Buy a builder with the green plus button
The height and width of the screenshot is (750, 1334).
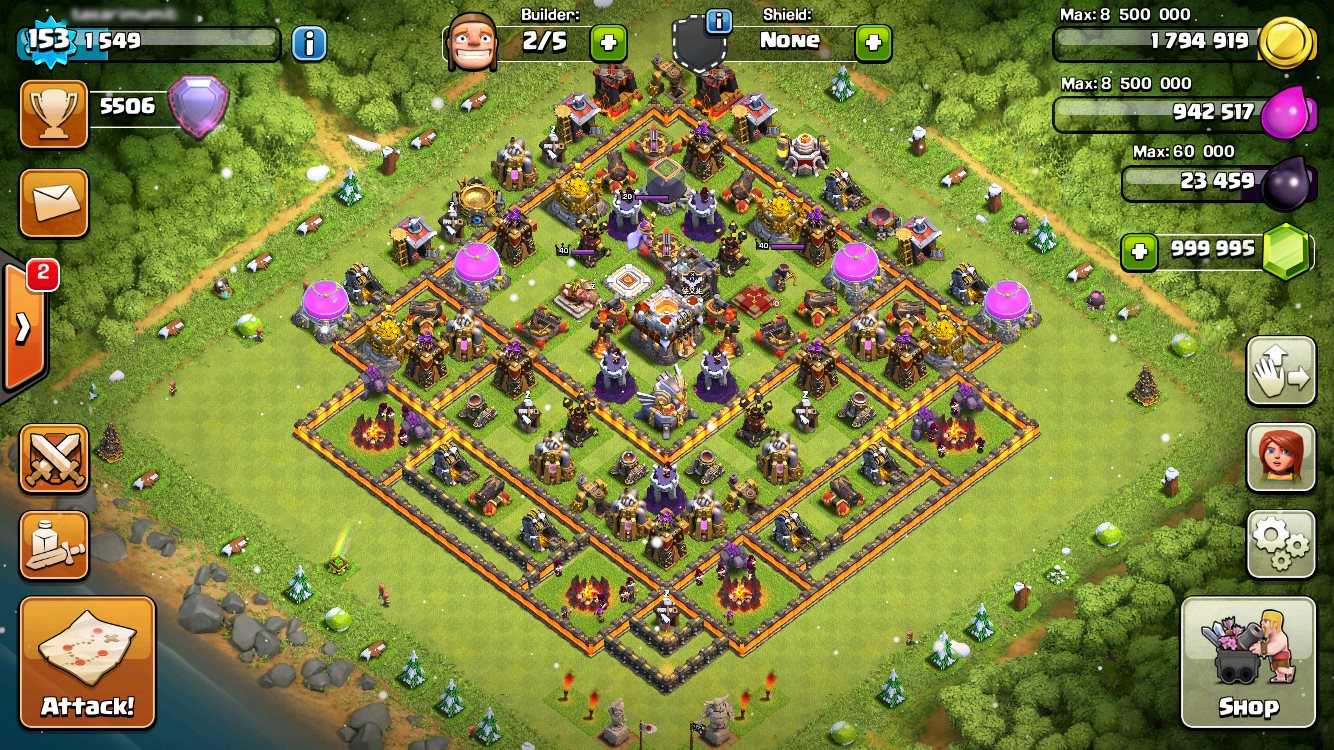[x=608, y=43]
